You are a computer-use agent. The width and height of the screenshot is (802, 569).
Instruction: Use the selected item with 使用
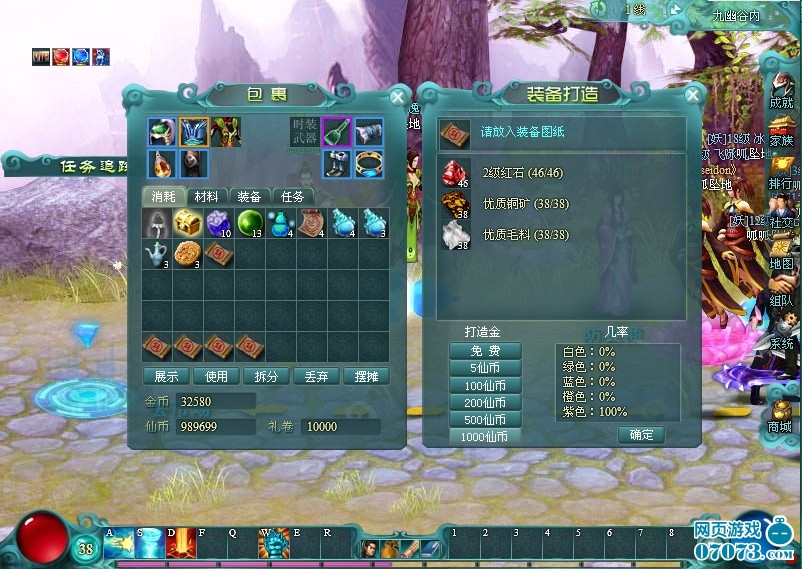tap(216, 377)
